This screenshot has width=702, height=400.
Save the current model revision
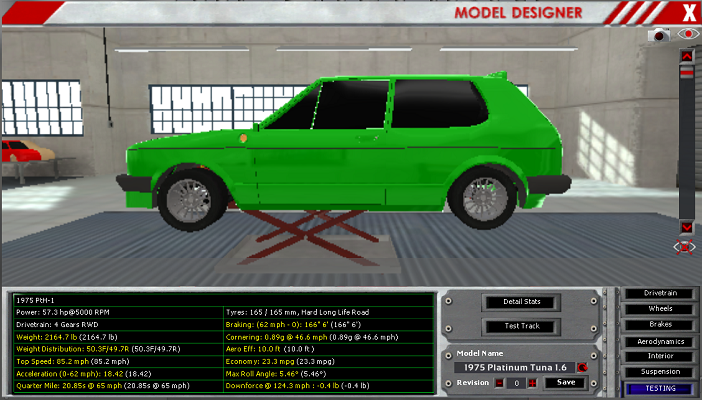(565, 382)
